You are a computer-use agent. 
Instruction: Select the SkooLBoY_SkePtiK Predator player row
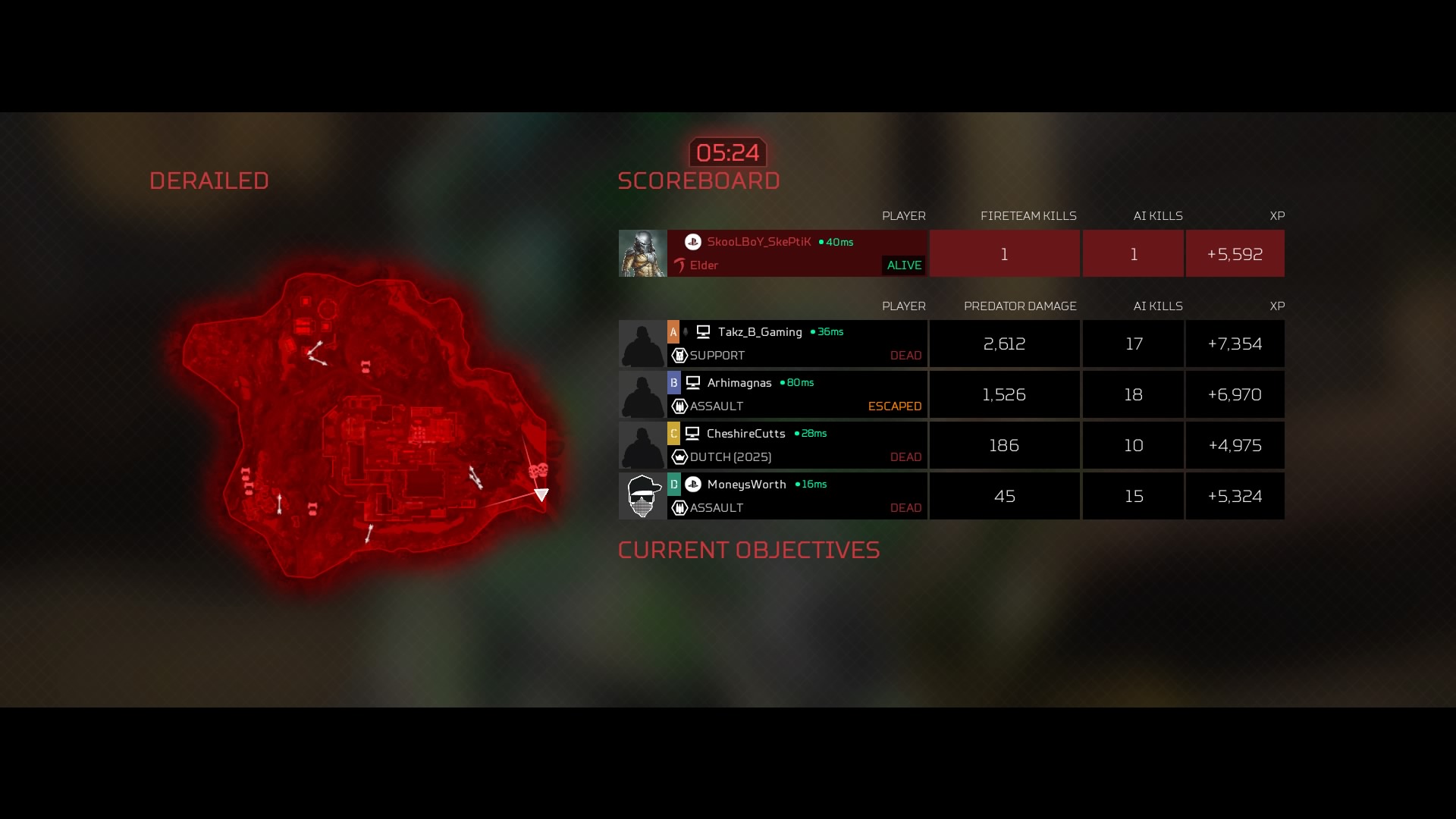(x=796, y=253)
